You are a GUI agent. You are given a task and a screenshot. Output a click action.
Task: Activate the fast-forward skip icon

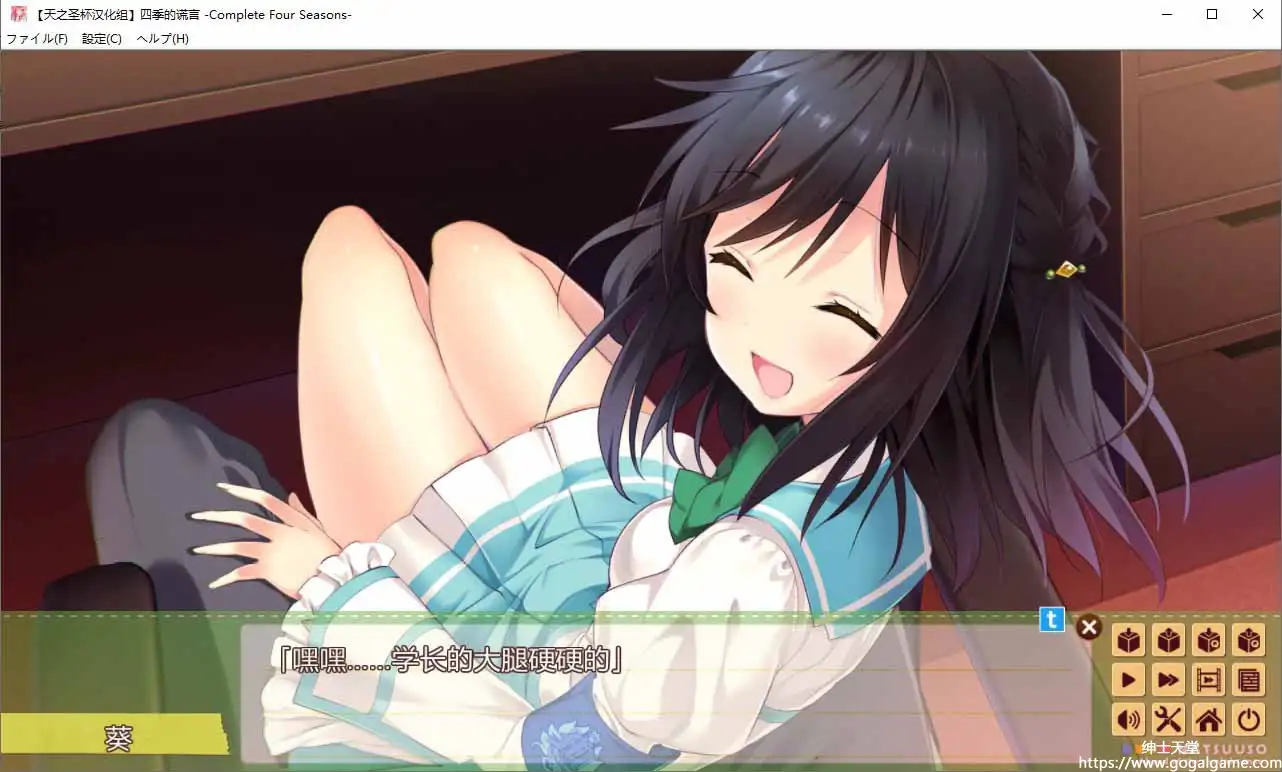[x=1168, y=680]
